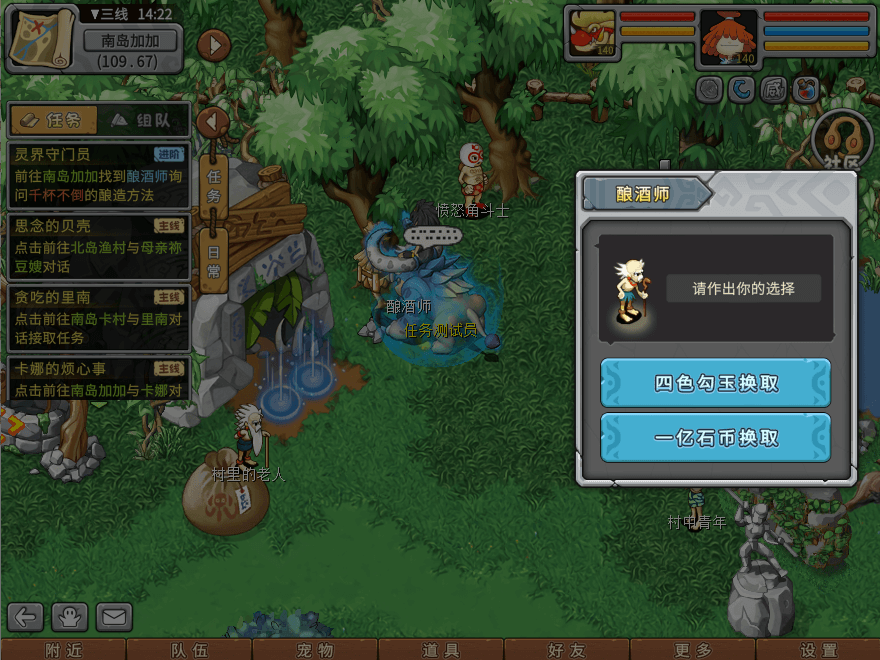Collapse the quest panel with left arrow
The width and height of the screenshot is (880, 660).
click(212, 123)
